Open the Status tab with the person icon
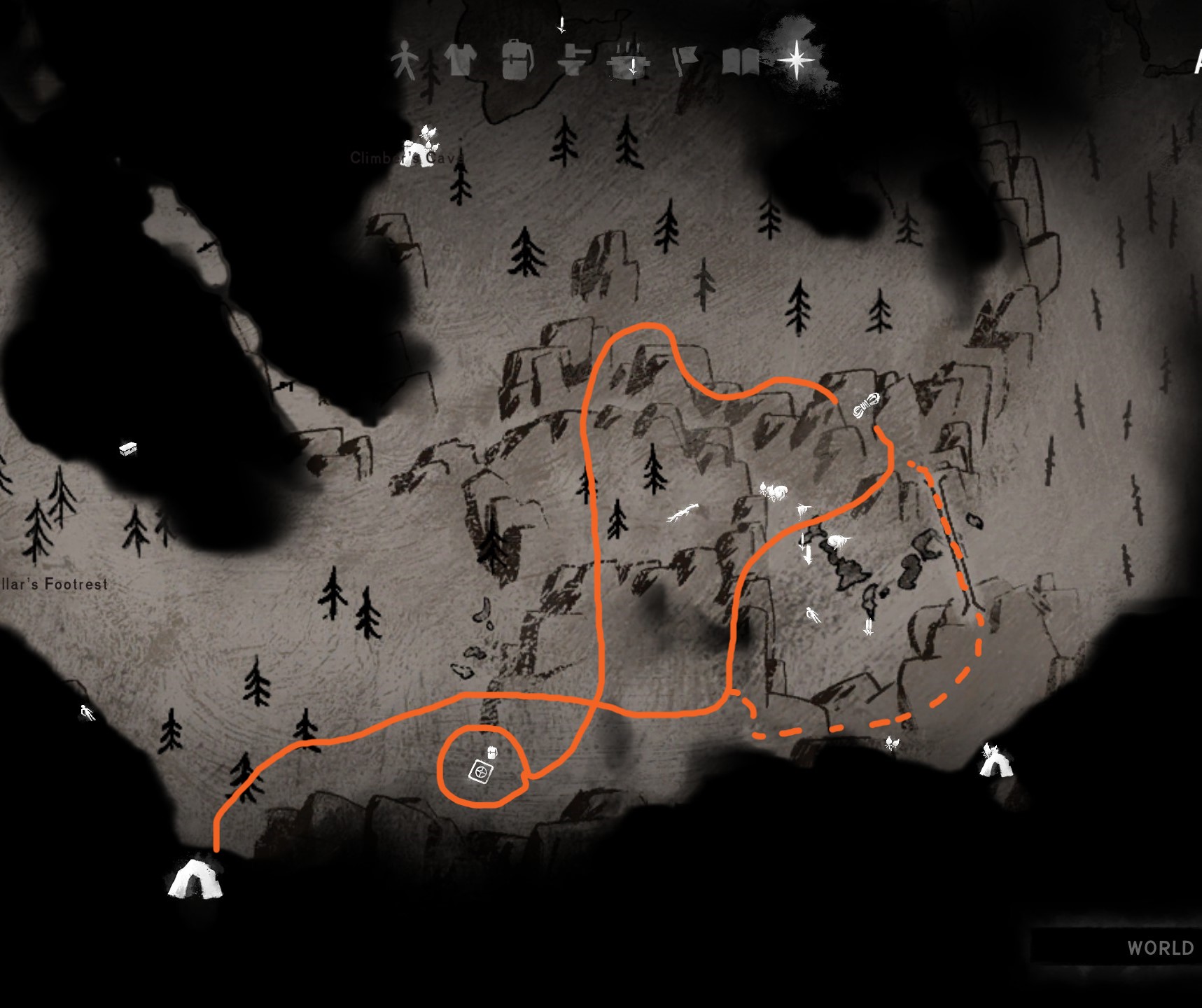The width and height of the screenshot is (1202, 1008). point(403,60)
